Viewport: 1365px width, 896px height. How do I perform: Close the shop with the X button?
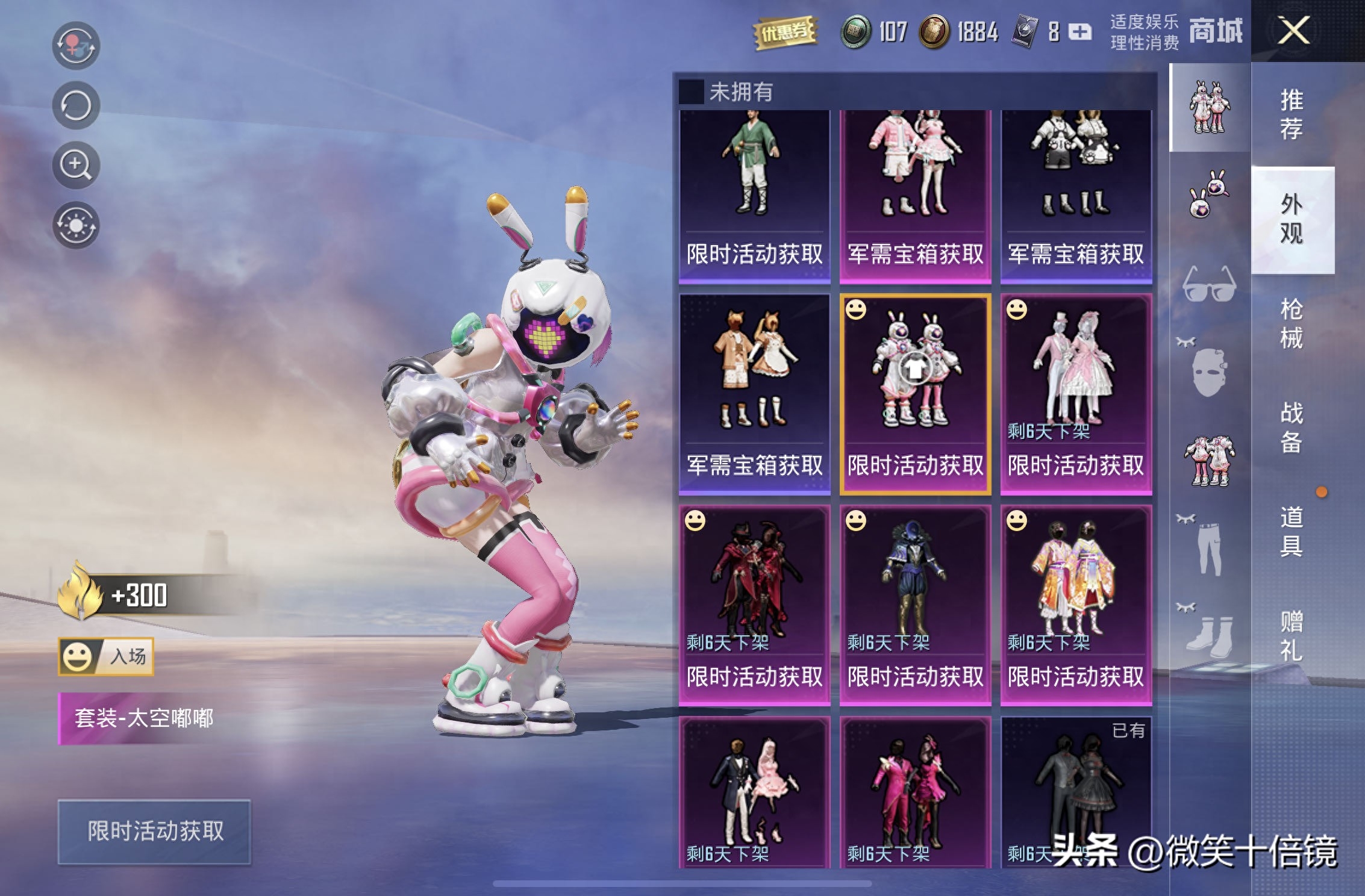1293,30
